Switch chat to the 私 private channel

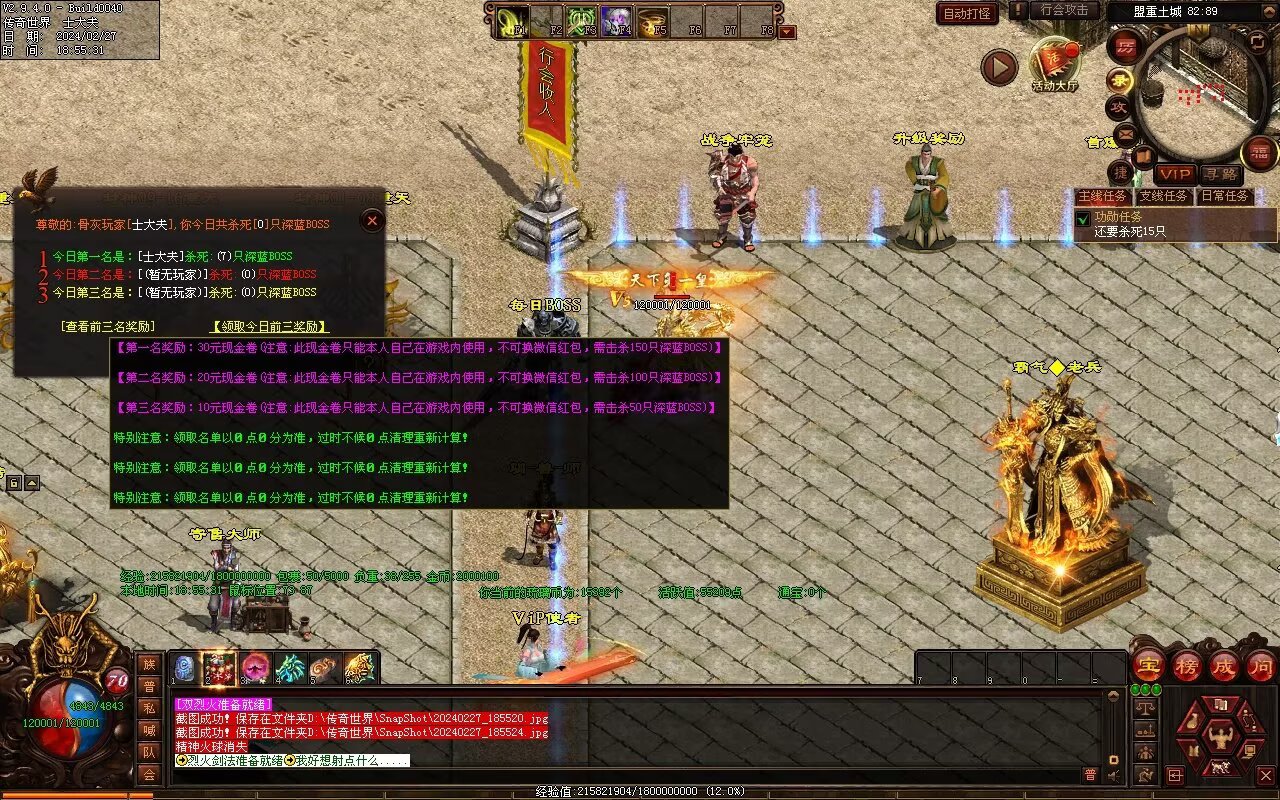pos(149,708)
